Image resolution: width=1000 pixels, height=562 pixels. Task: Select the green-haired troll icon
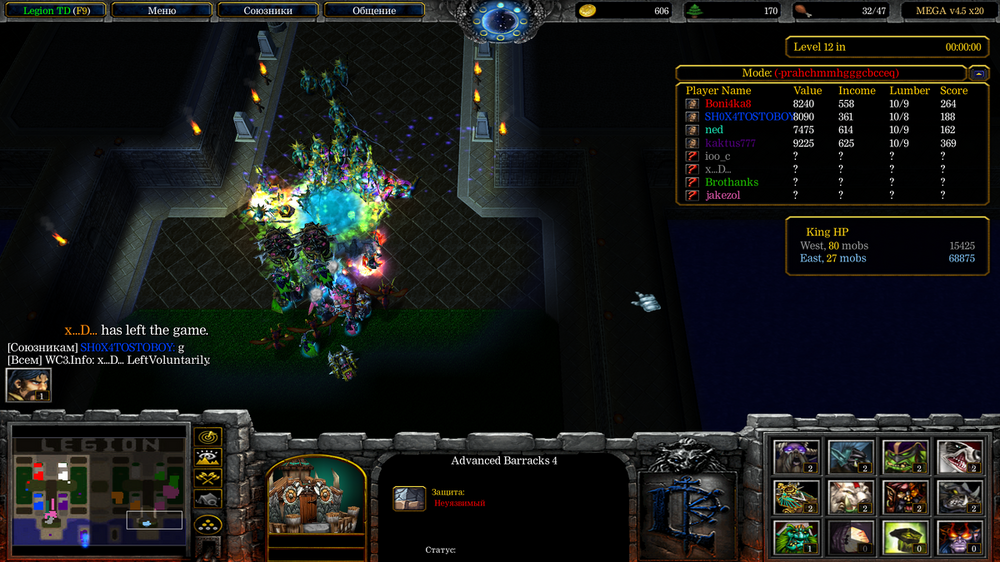click(x=797, y=537)
